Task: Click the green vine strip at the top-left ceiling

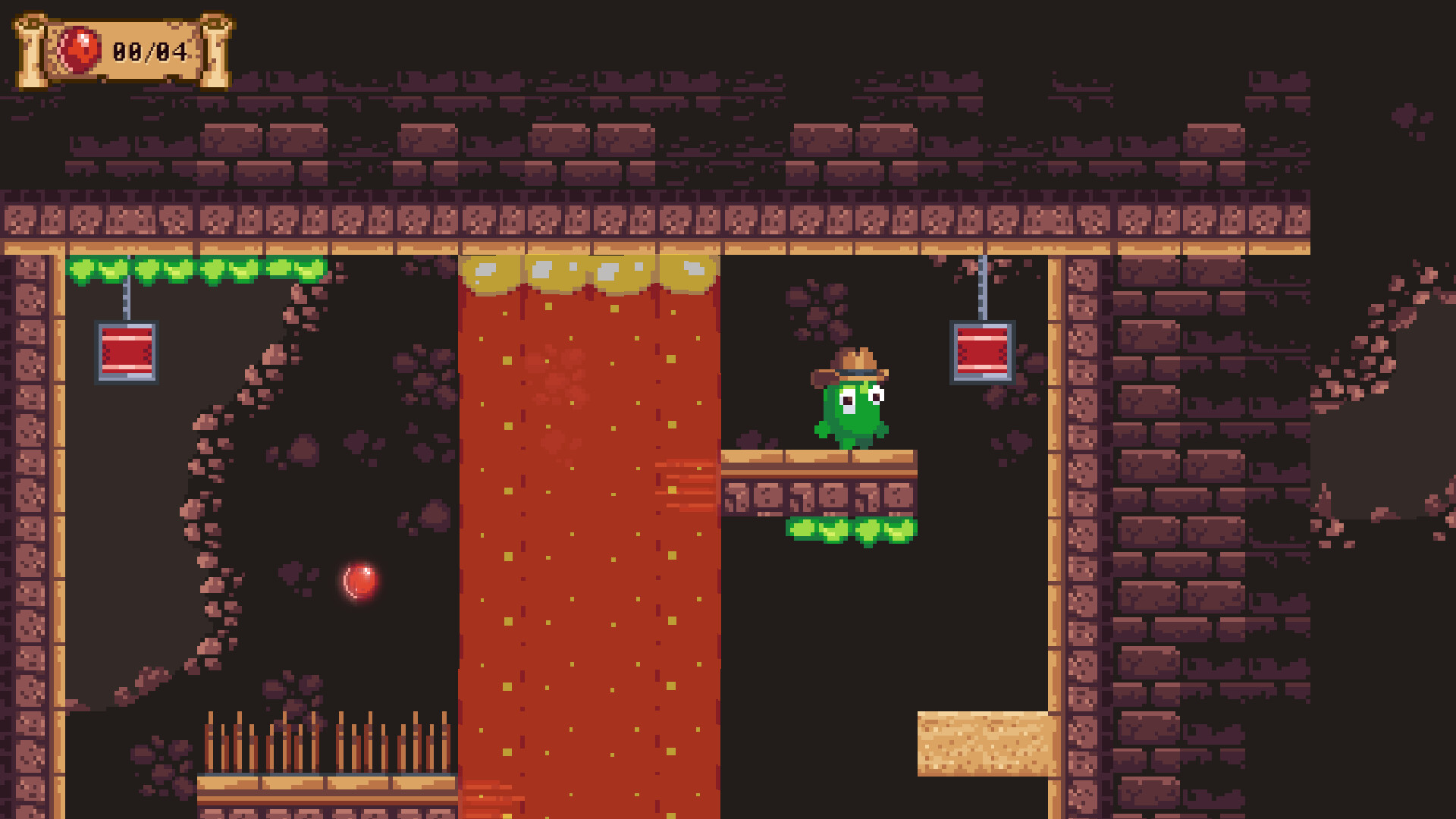Action: (193, 270)
